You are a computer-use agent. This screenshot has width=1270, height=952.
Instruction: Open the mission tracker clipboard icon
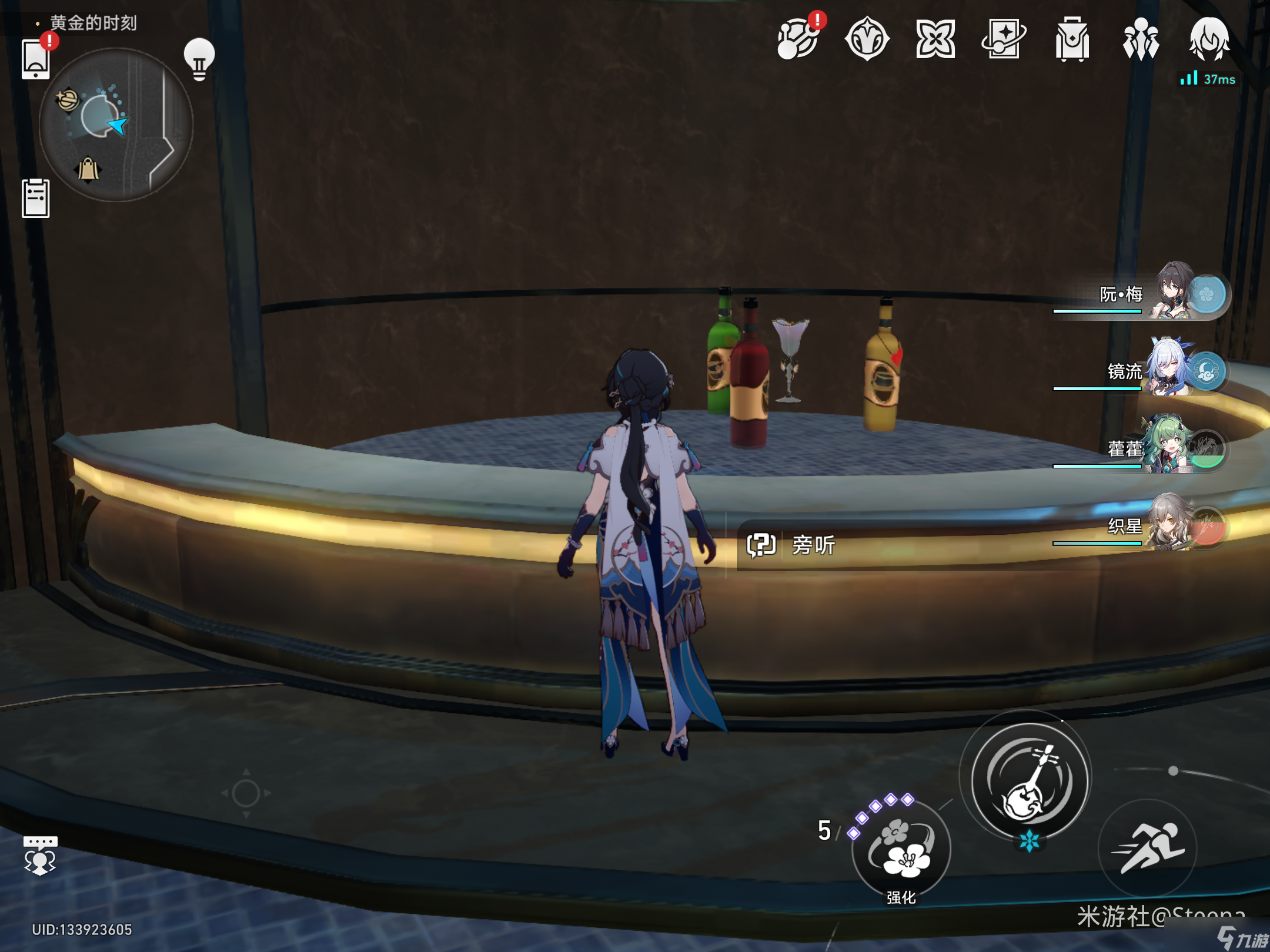[35, 198]
